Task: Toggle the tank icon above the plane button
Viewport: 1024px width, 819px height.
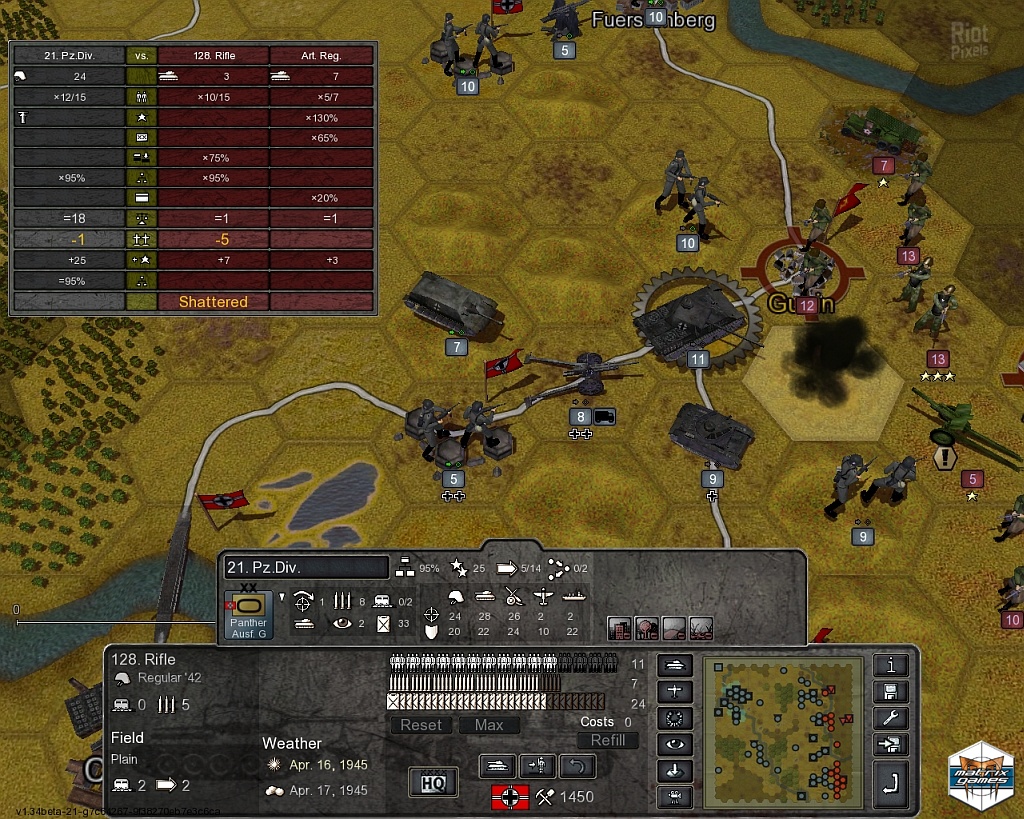Action: pos(675,665)
